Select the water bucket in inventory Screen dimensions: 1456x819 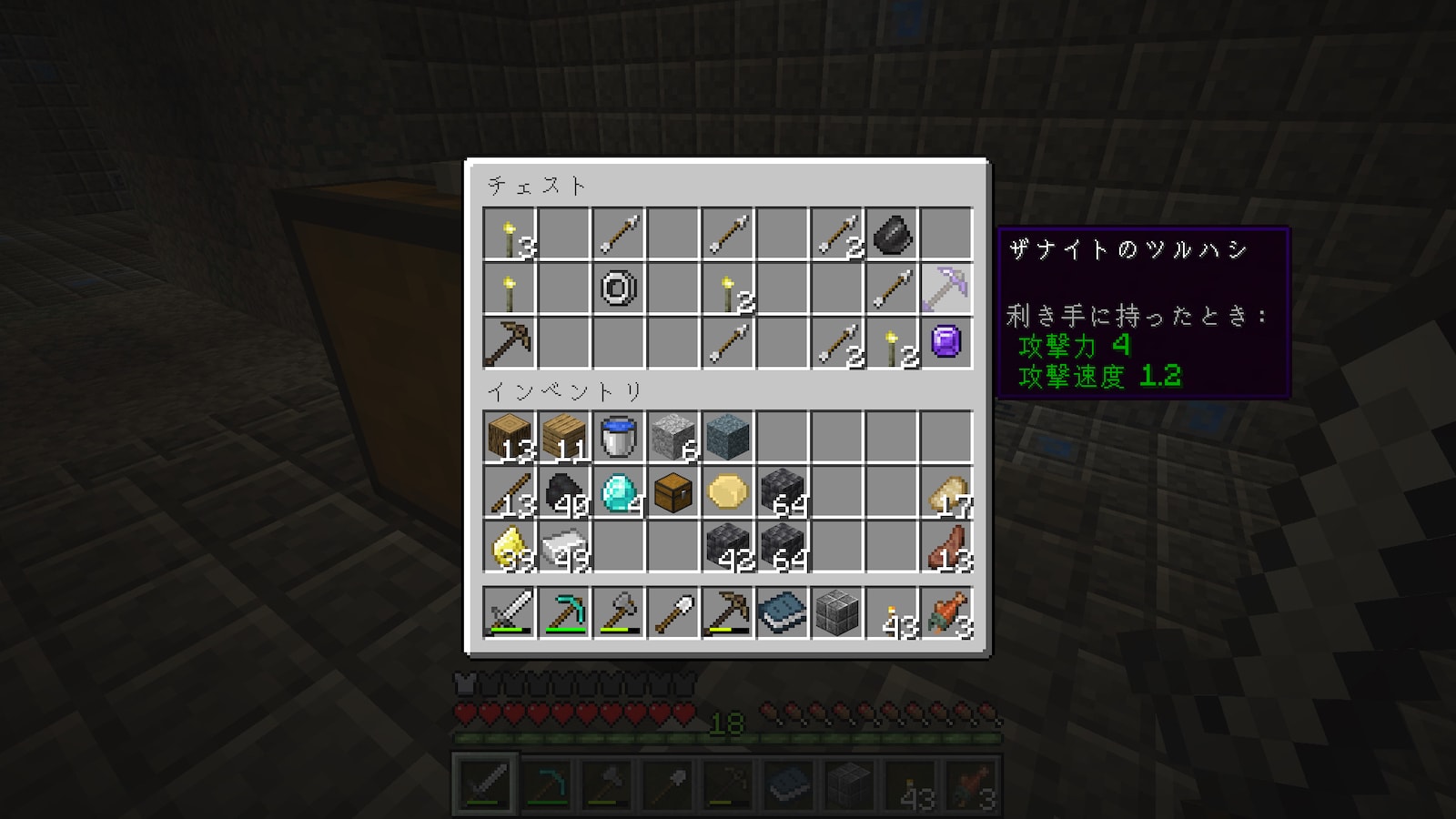coord(618,438)
